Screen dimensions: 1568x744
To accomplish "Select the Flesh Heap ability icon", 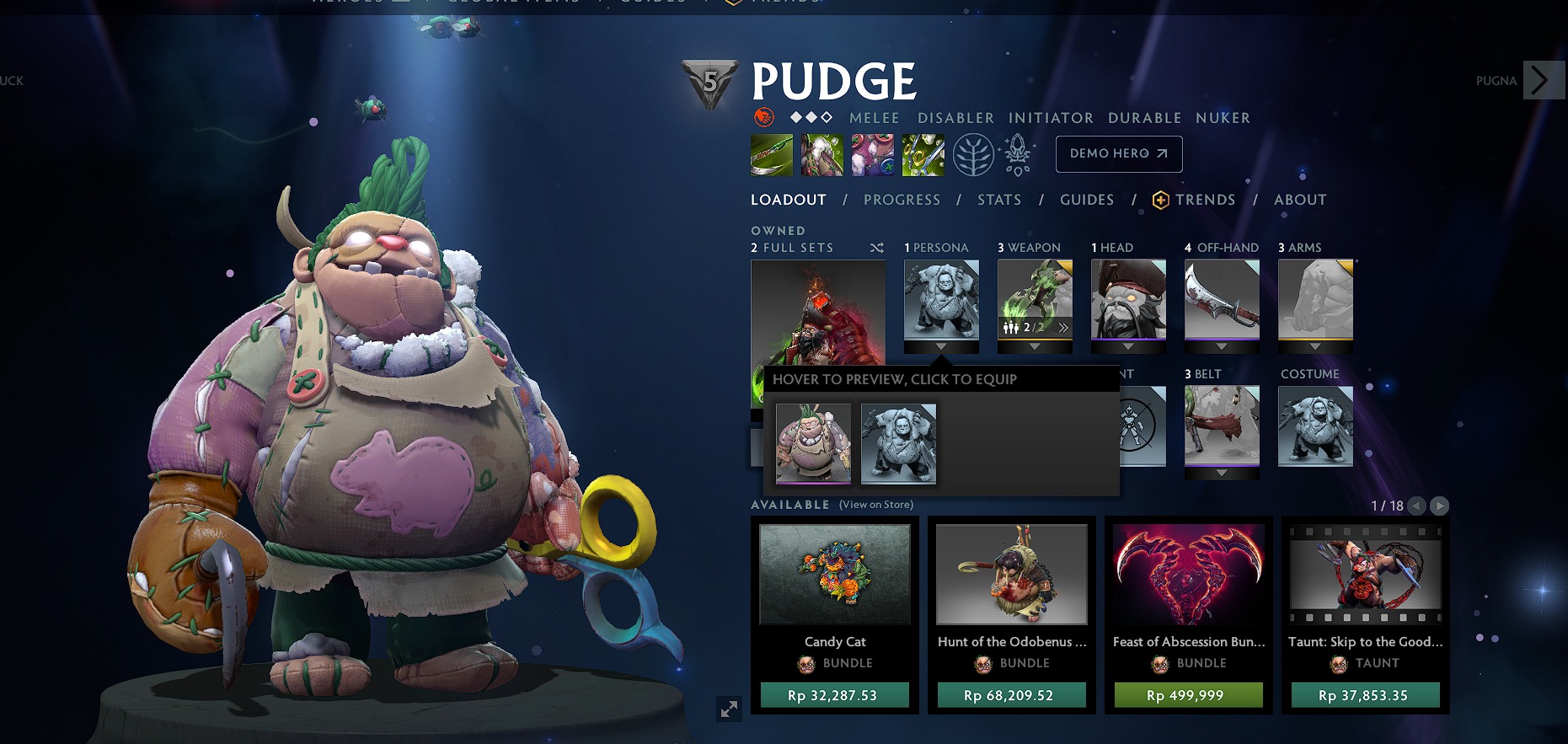I will tap(873, 154).
